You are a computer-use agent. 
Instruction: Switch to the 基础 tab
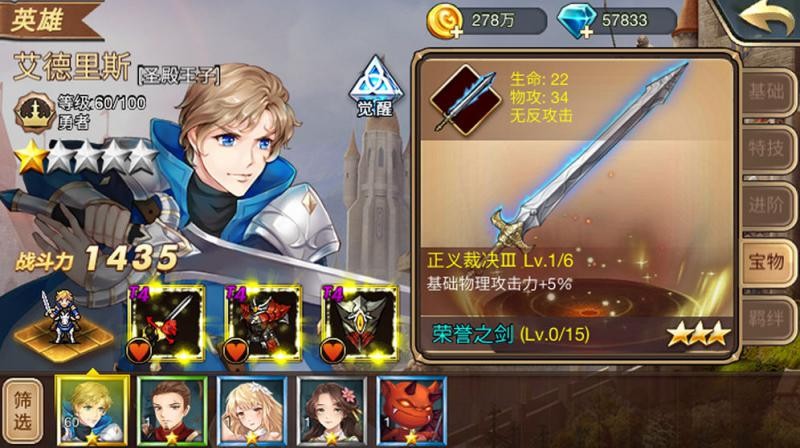tap(767, 92)
